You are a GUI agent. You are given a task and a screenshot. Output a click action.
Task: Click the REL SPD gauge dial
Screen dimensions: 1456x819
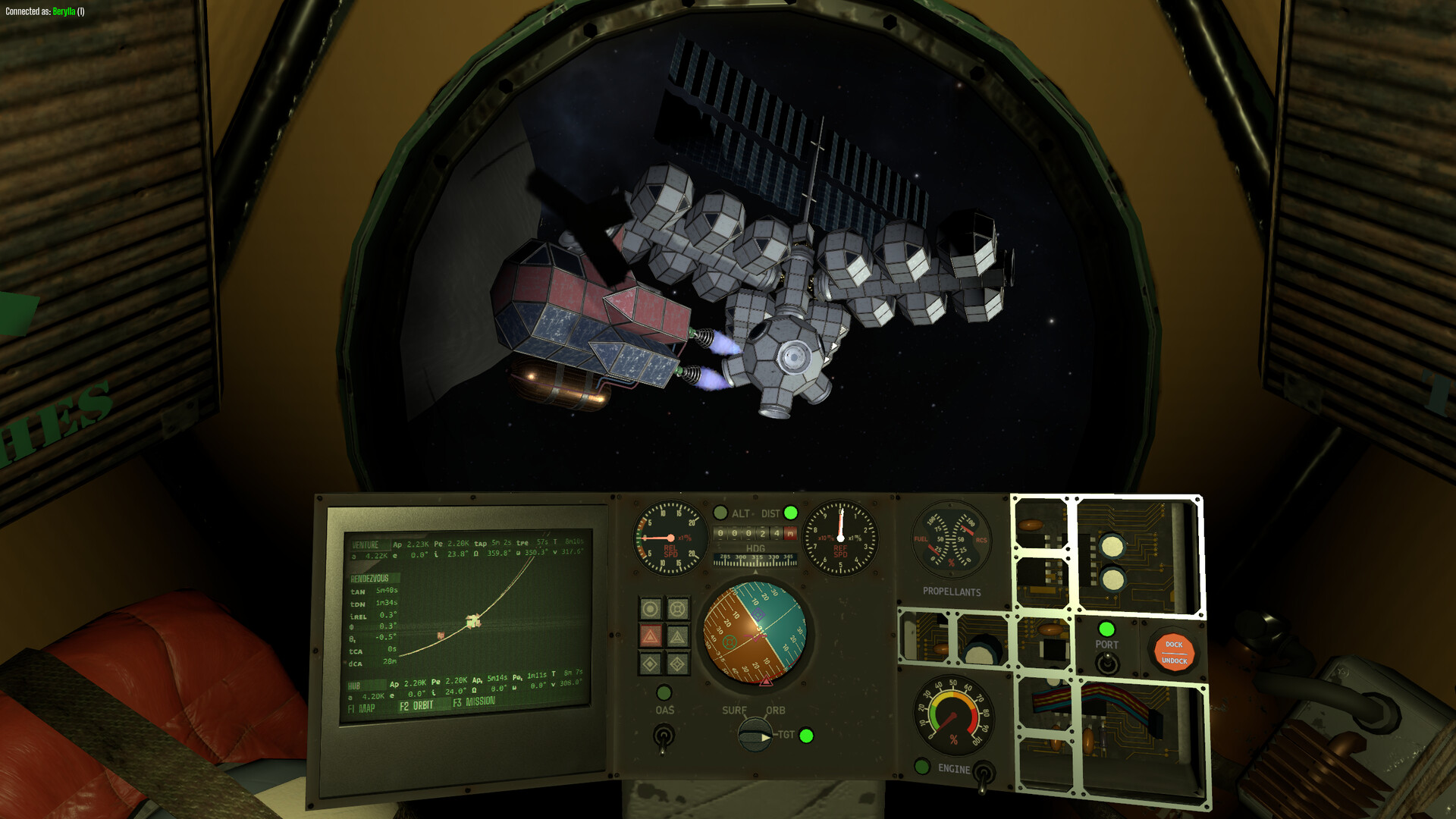670,540
